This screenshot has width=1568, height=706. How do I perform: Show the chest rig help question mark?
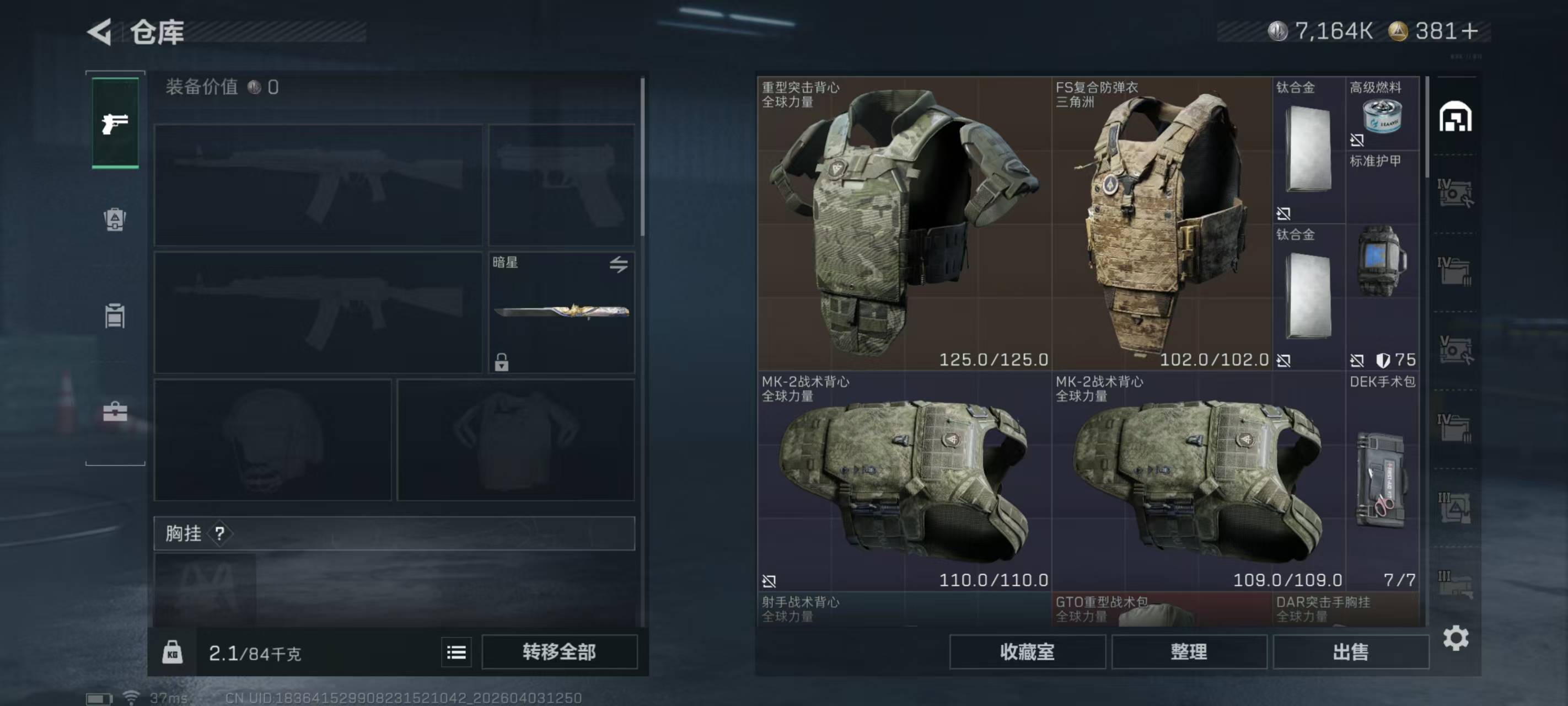click(220, 533)
